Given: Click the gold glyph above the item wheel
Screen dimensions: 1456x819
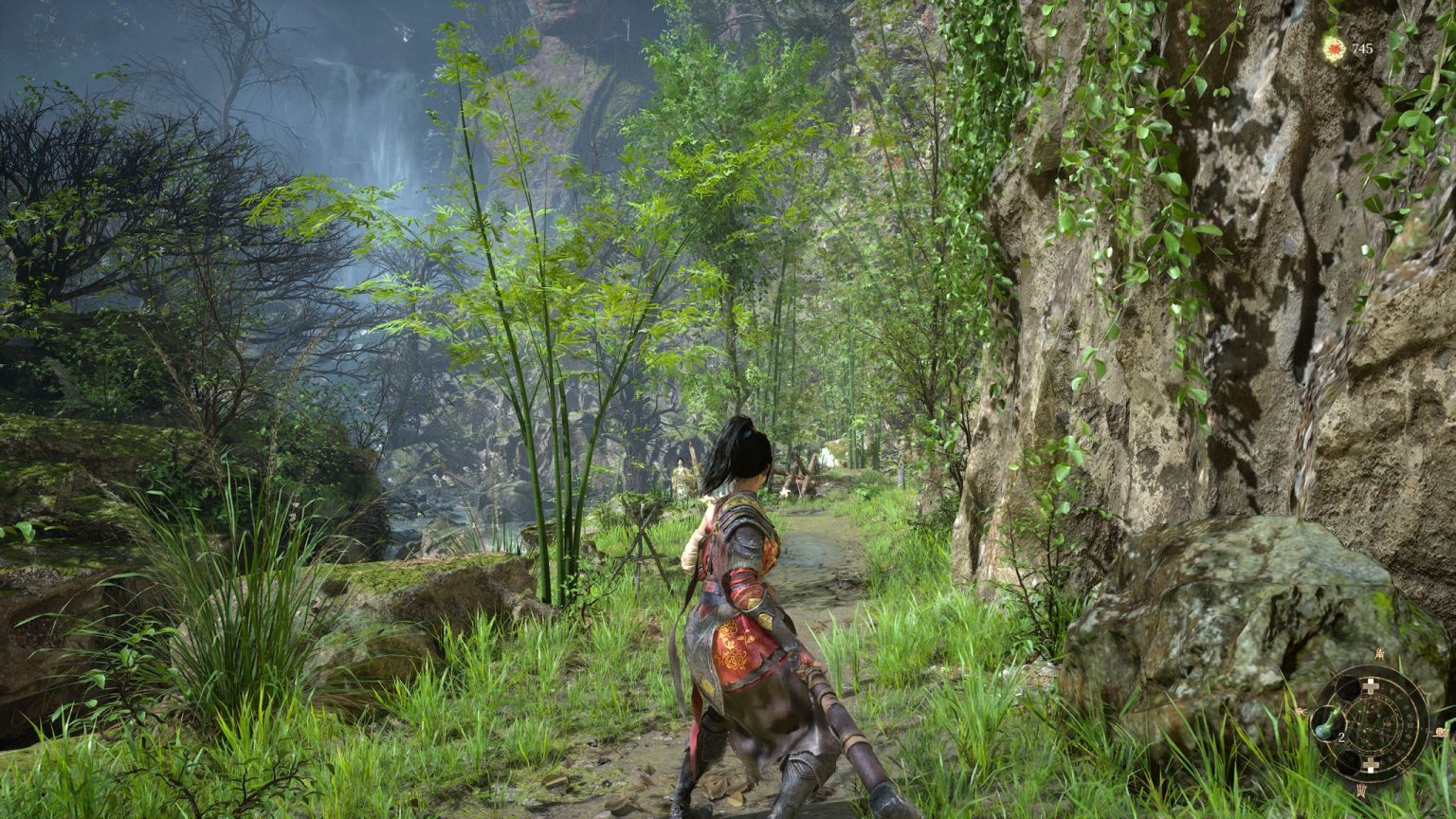Looking at the screenshot, I should (1380, 654).
